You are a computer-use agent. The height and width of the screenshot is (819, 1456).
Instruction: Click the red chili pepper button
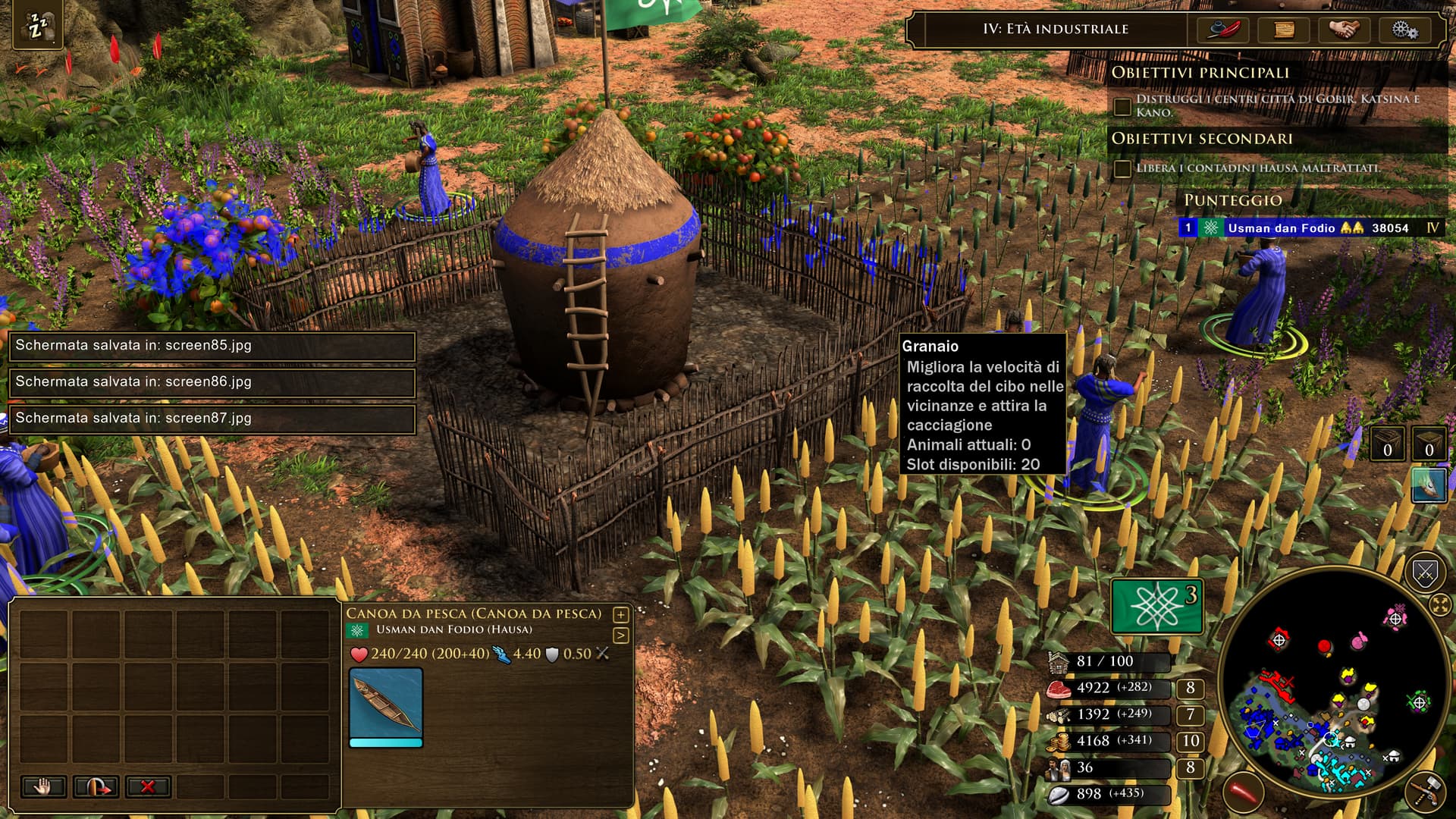point(1244,792)
